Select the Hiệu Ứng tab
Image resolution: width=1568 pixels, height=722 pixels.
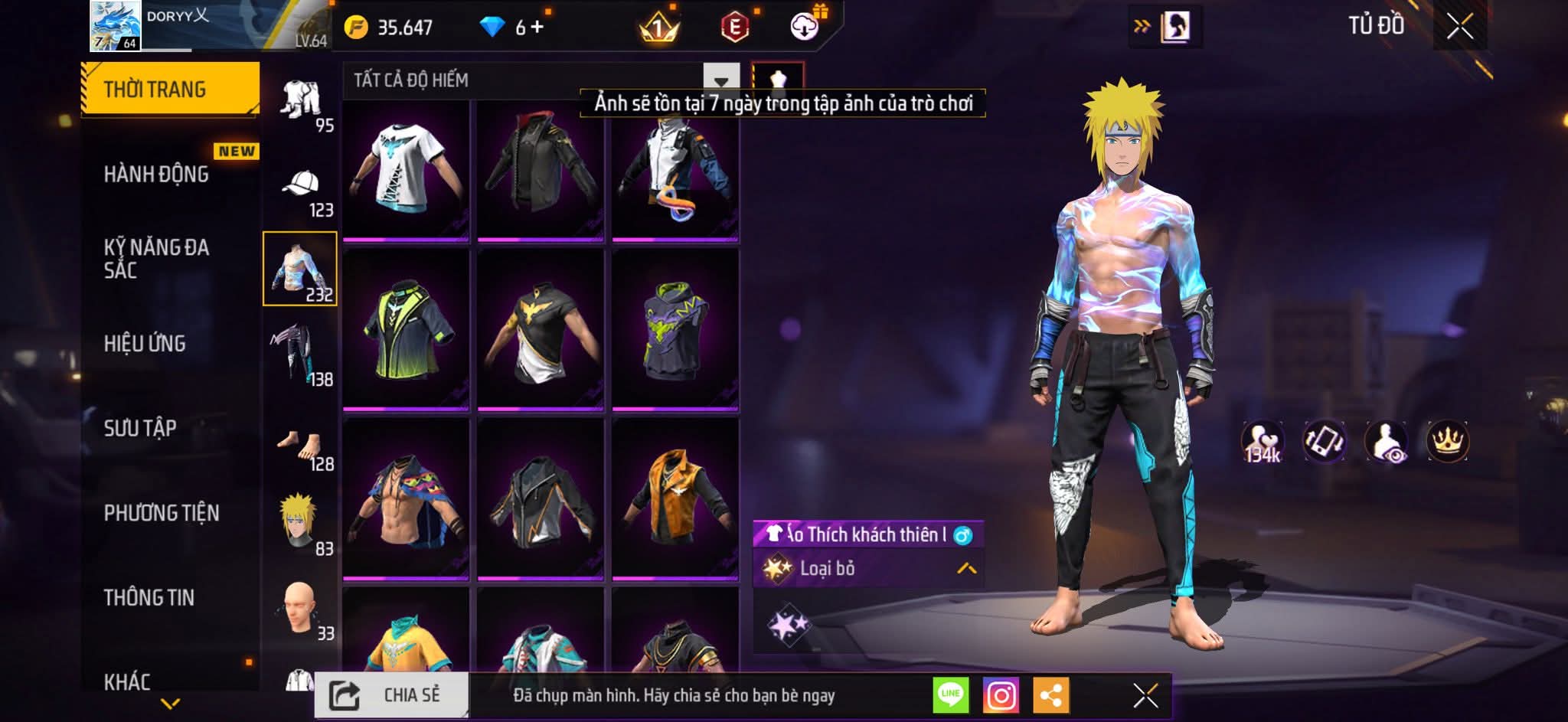pyautogui.click(x=145, y=344)
